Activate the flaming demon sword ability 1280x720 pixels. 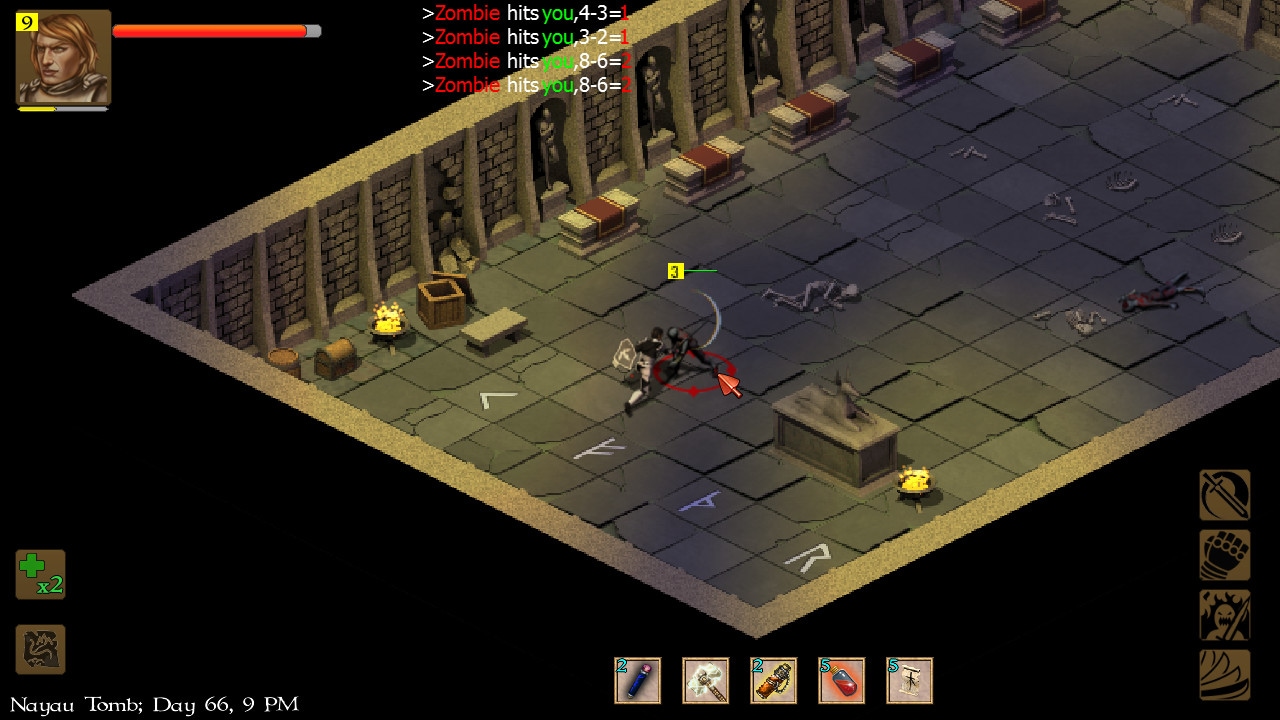[x=1225, y=615]
